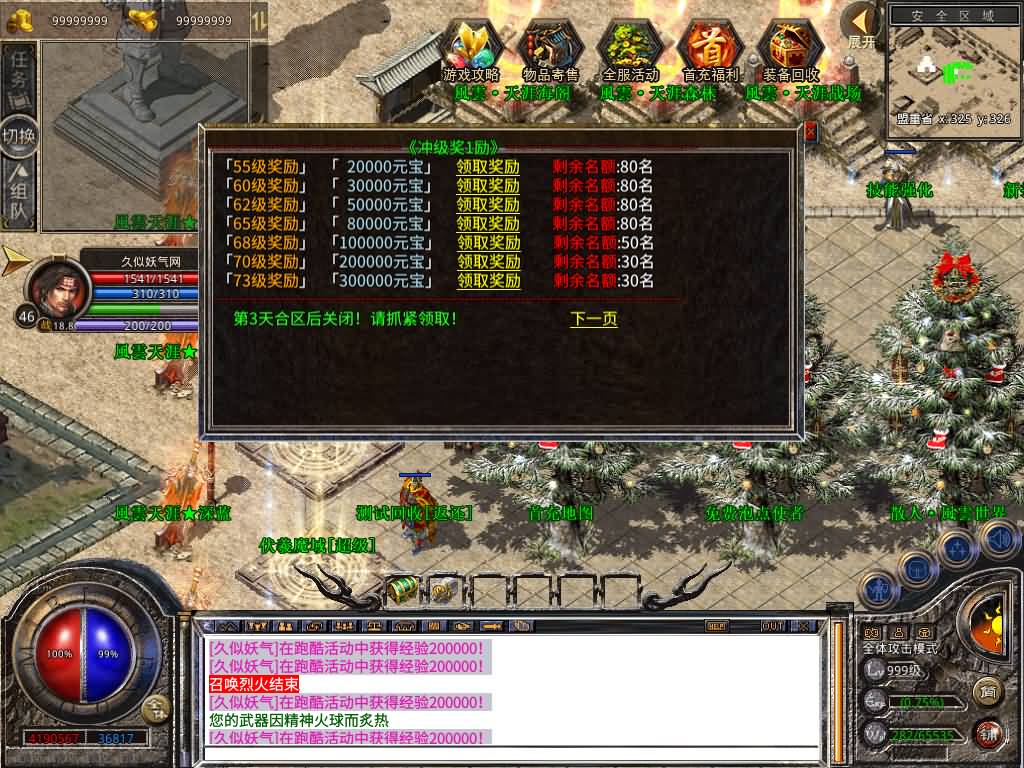Image resolution: width=1024 pixels, height=768 pixels.
Task: Go to next page via 下一页
Action: click(x=594, y=319)
